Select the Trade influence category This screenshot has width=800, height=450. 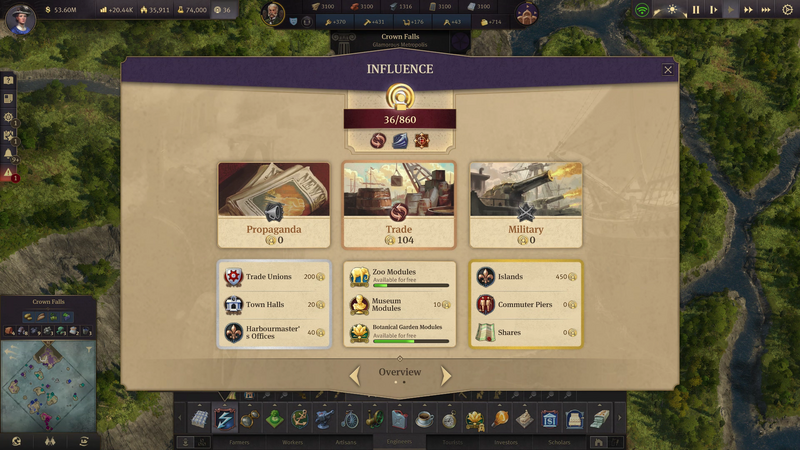(x=399, y=205)
